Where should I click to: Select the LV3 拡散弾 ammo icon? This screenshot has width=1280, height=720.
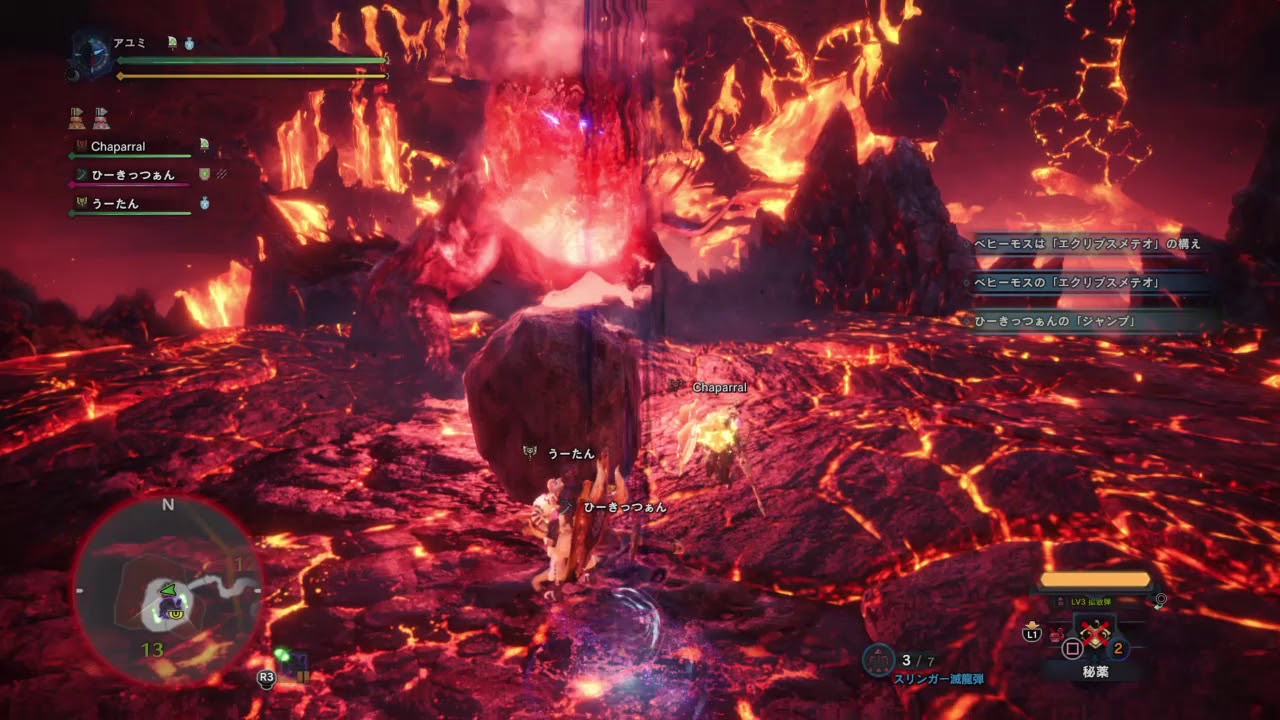coord(1061,602)
